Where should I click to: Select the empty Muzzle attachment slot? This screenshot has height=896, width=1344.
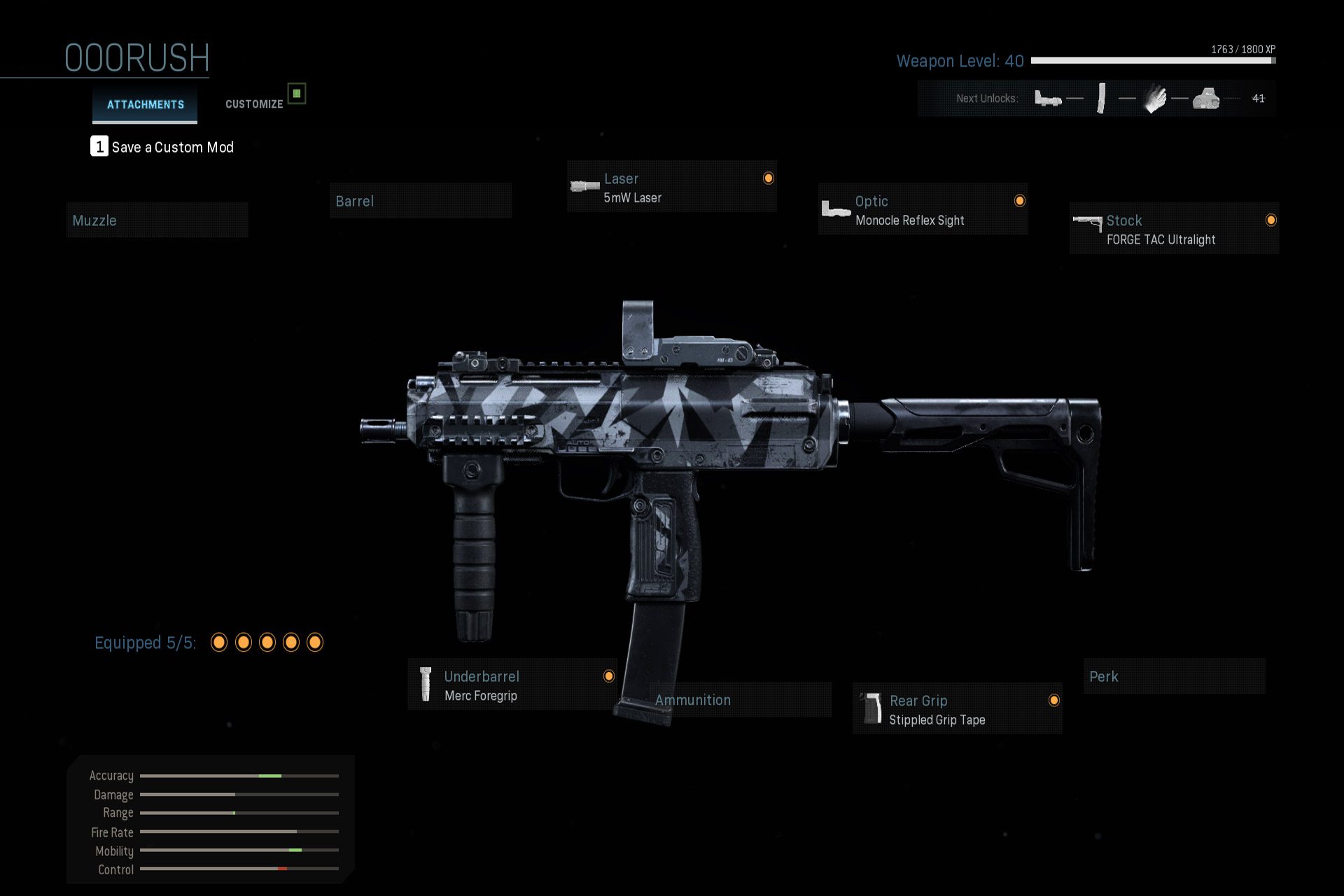coord(157,220)
